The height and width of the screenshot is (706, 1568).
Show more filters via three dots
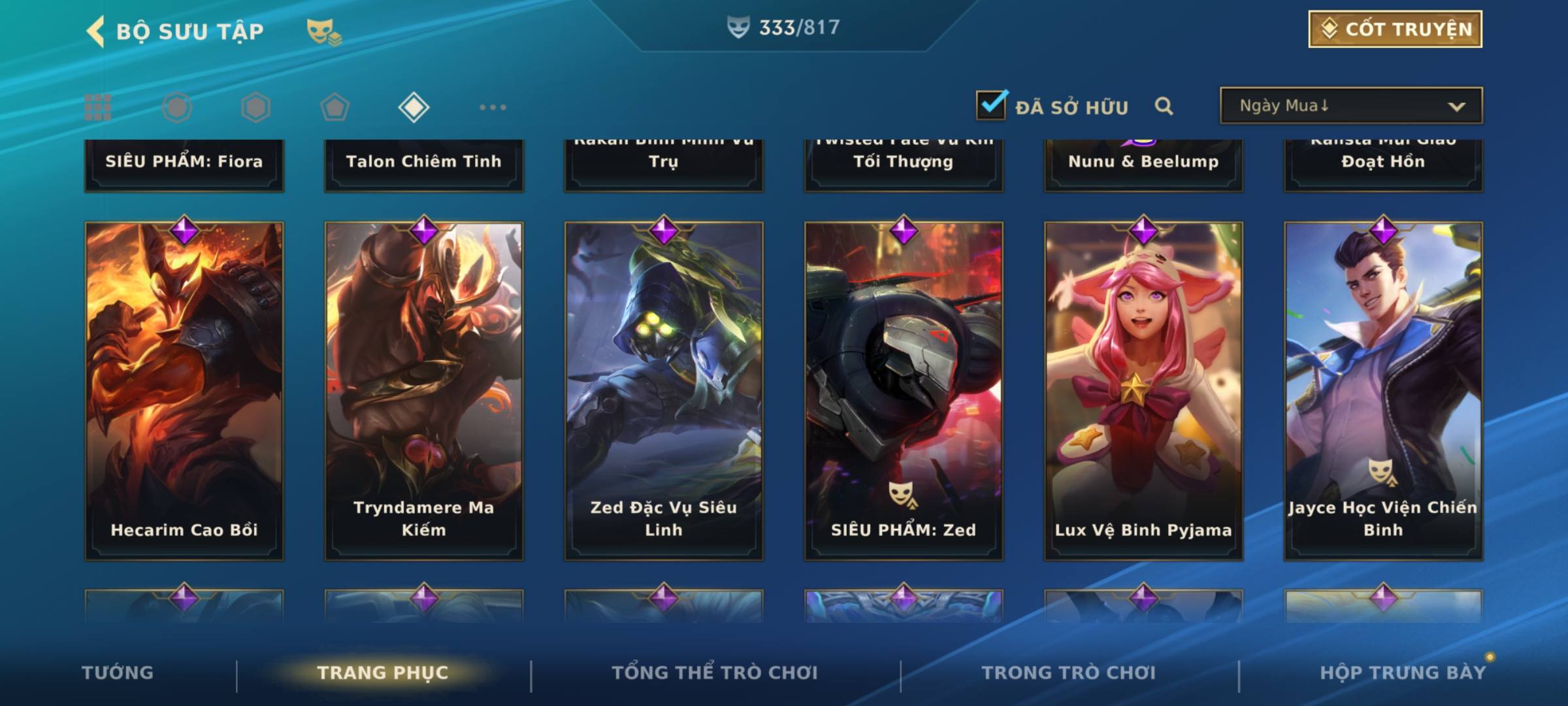pyautogui.click(x=493, y=107)
